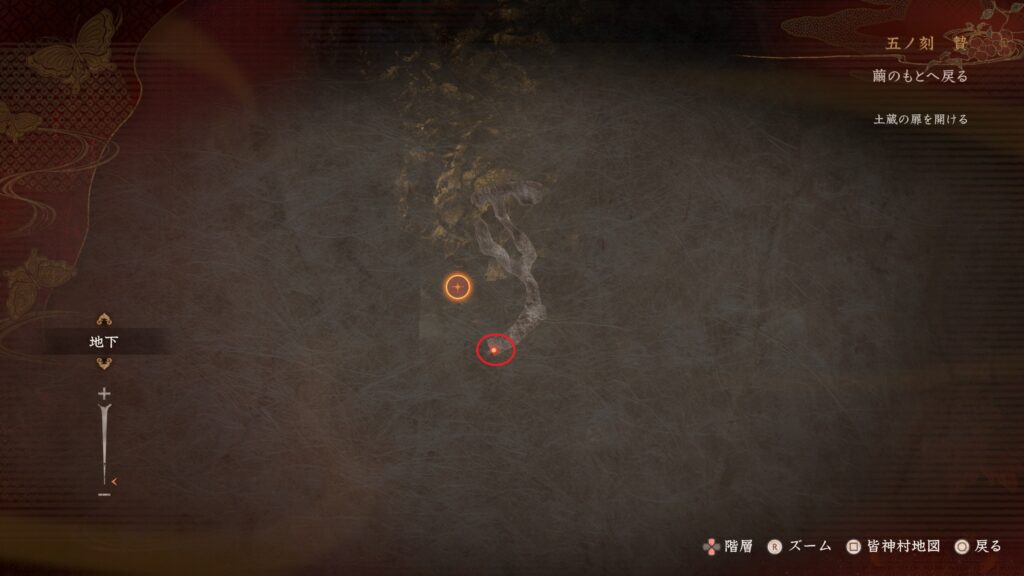Select the 土蔵の扉を開ける sub-objective
1024x576 pixels.
pyautogui.click(x=920, y=119)
